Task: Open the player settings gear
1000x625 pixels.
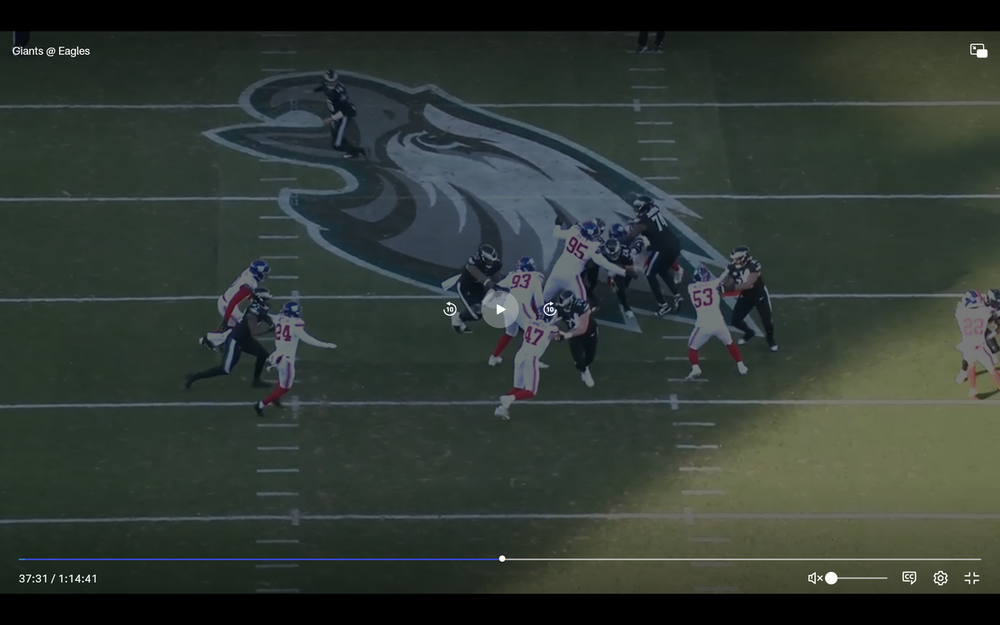Action: click(x=940, y=578)
